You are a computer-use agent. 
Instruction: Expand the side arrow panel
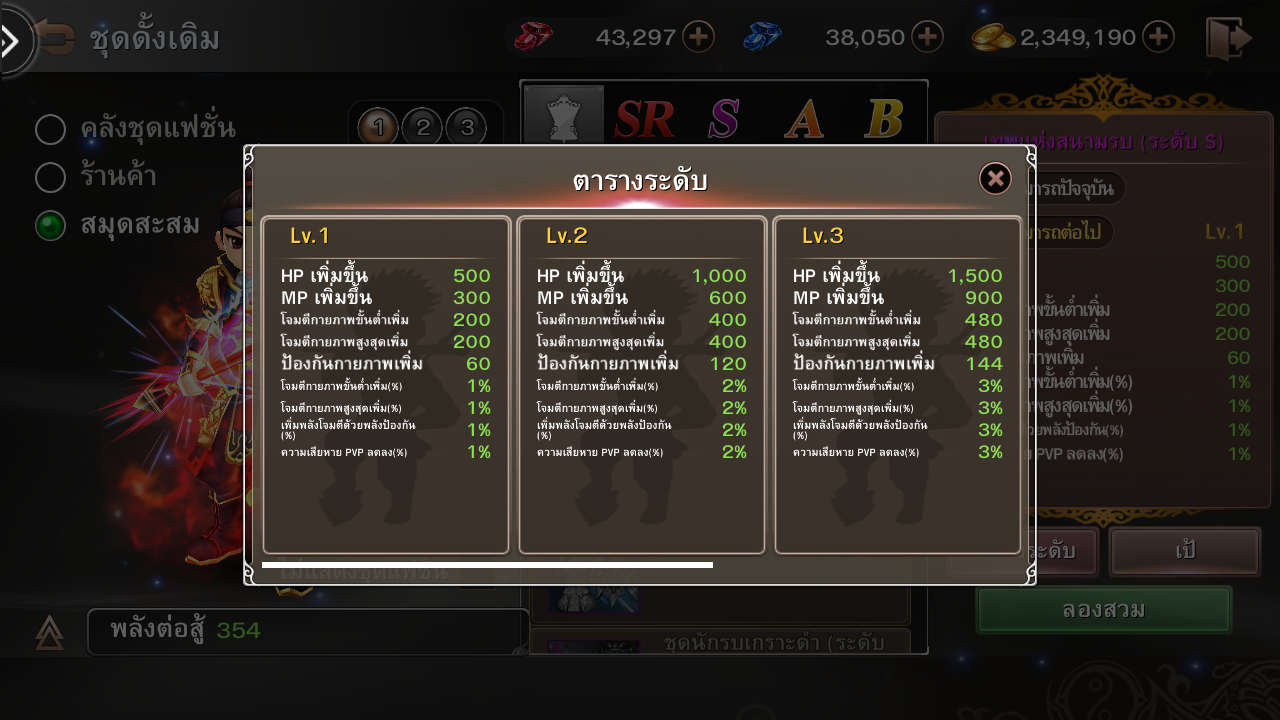coord(12,41)
